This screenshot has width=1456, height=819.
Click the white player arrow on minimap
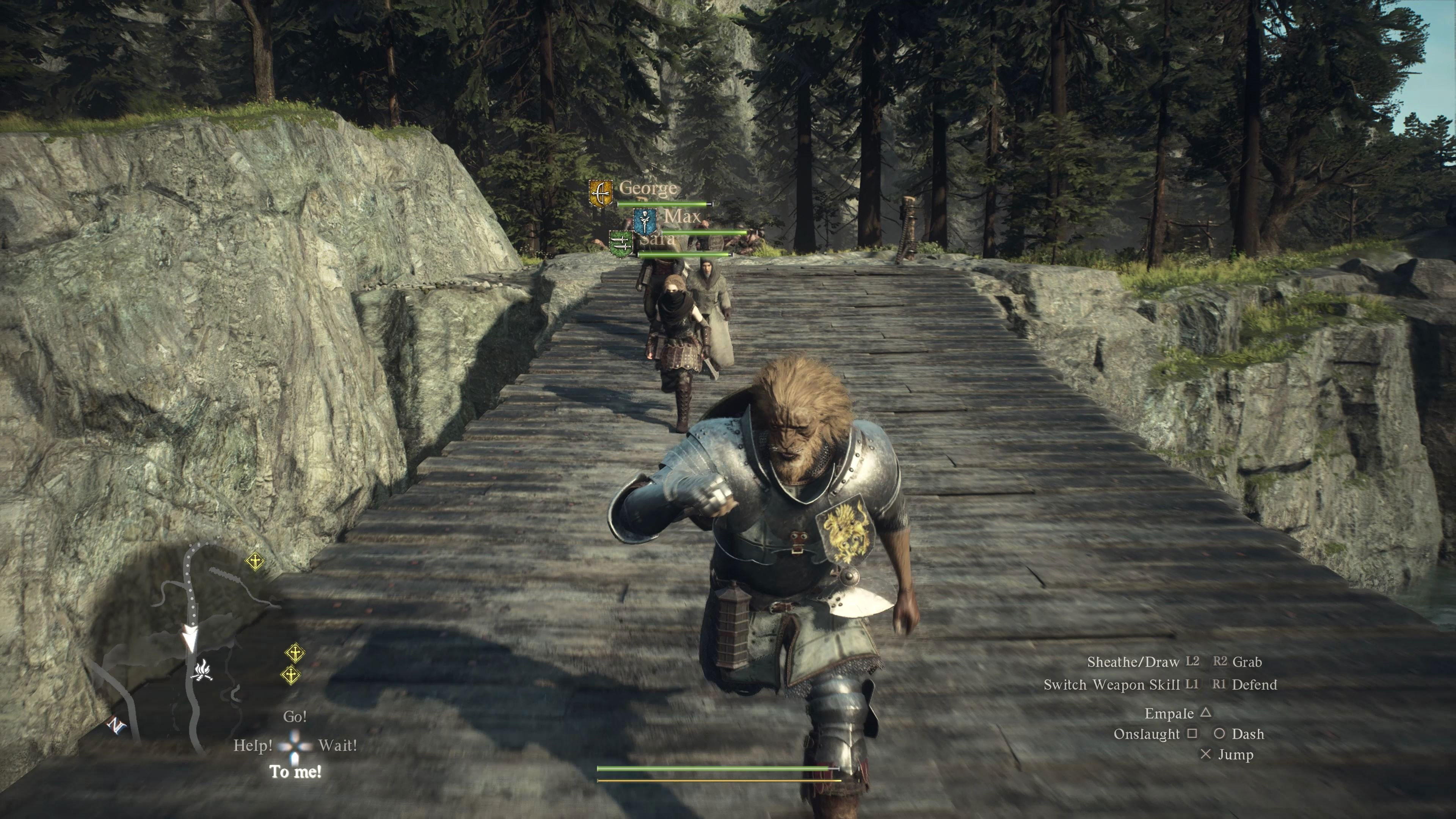point(190,639)
